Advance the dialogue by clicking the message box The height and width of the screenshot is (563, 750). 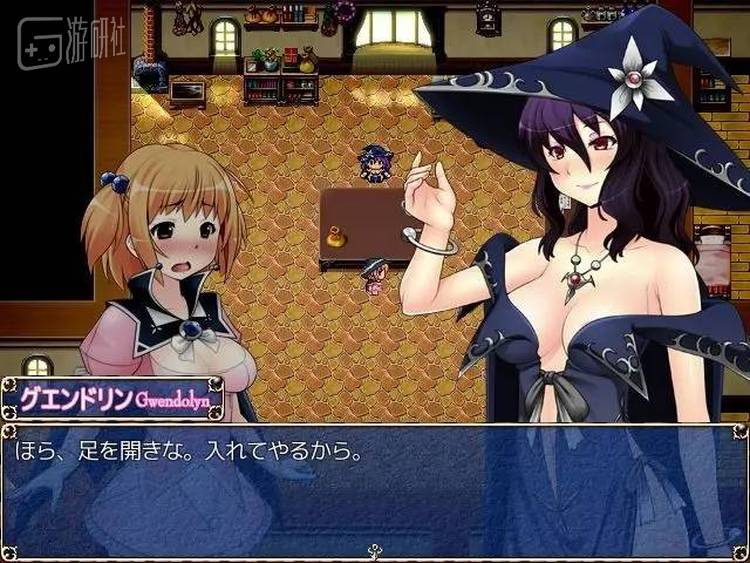click(374, 490)
